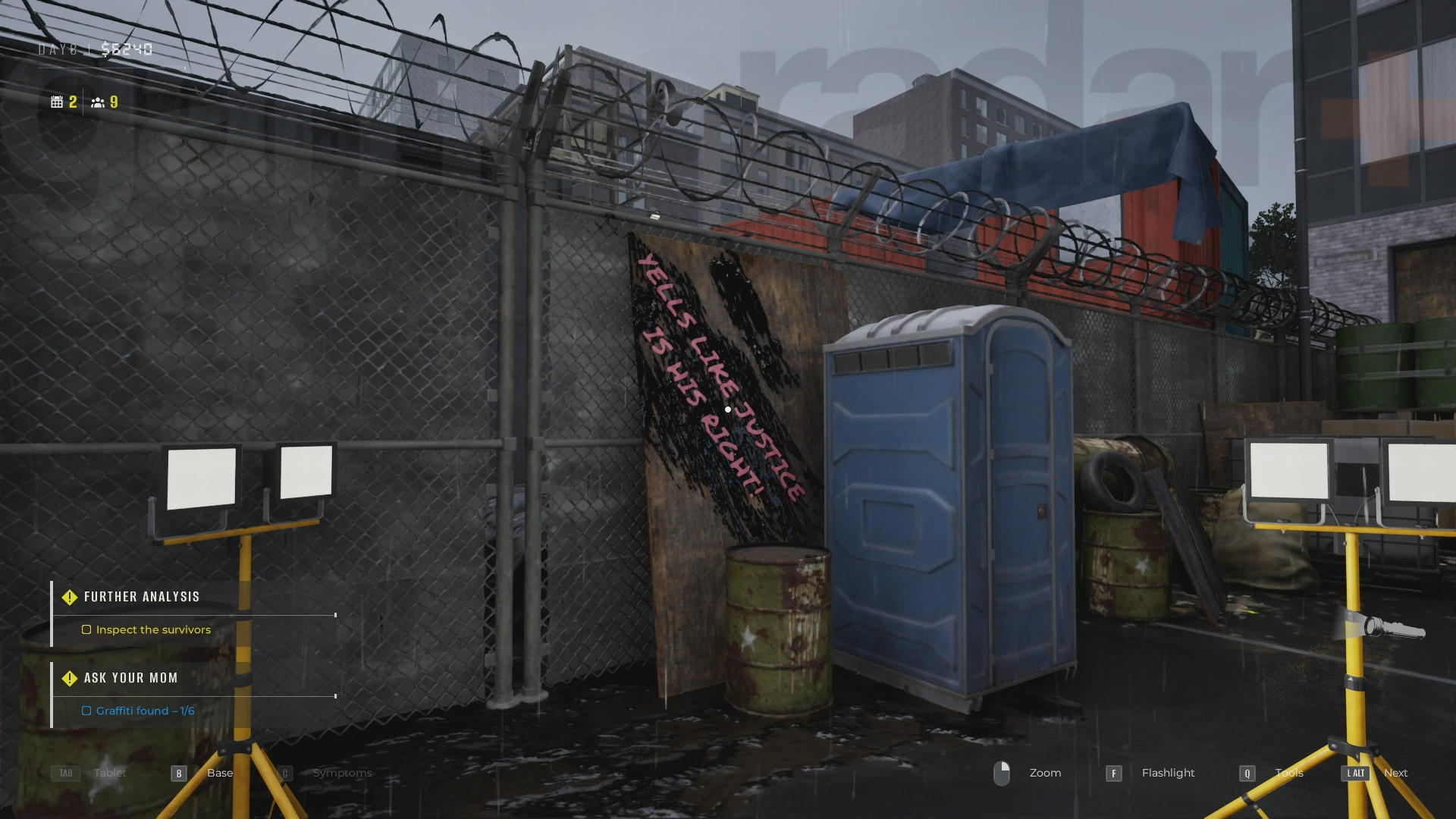Screen dimensions: 1456x819
Task: Check the Graffiti found 1/6 checkbox
Action: pyautogui.click(x=86, y=711)
